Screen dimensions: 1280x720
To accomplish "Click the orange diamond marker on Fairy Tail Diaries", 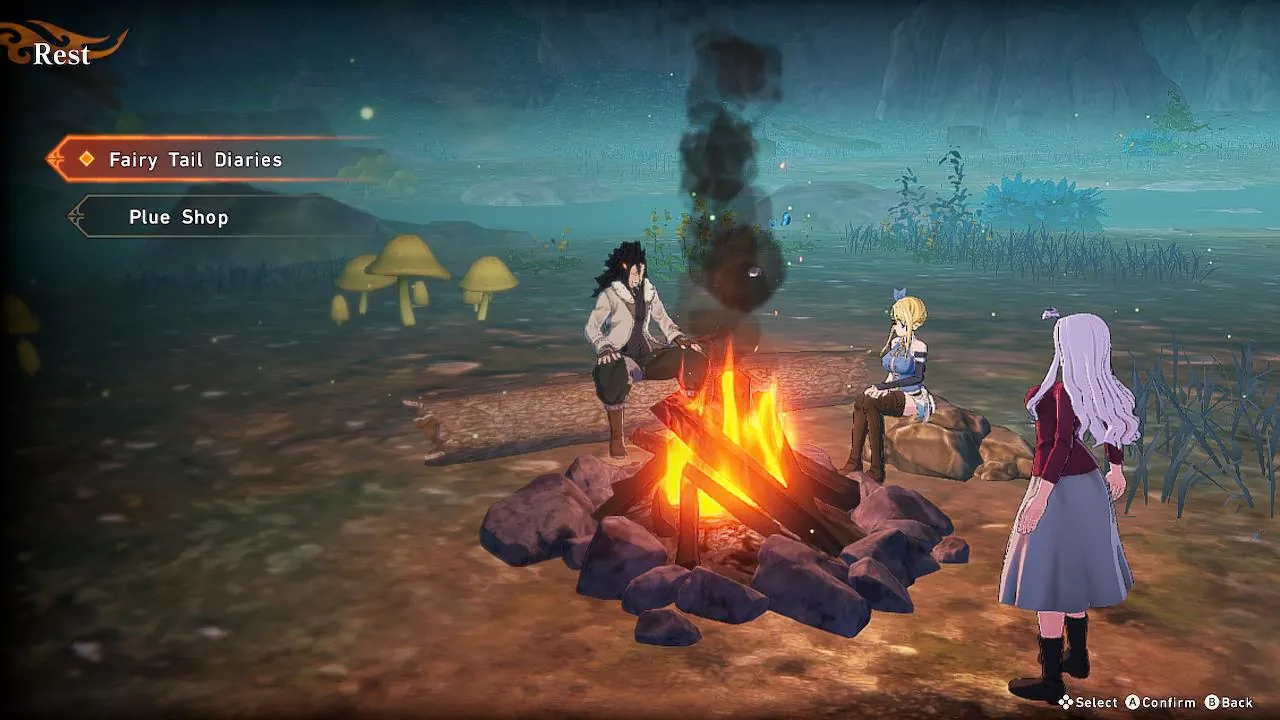I will pos(85,159).
